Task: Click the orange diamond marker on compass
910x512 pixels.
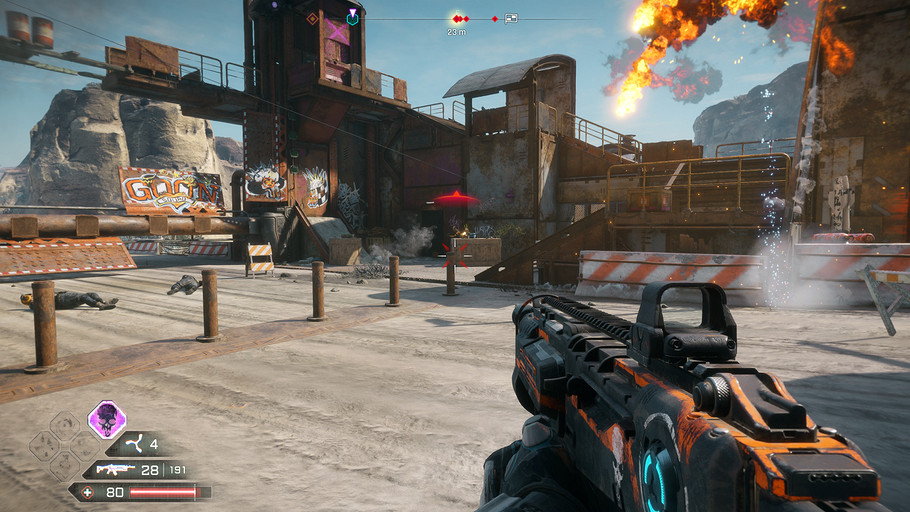Action: pyautogui.click(x=313, y=18)
